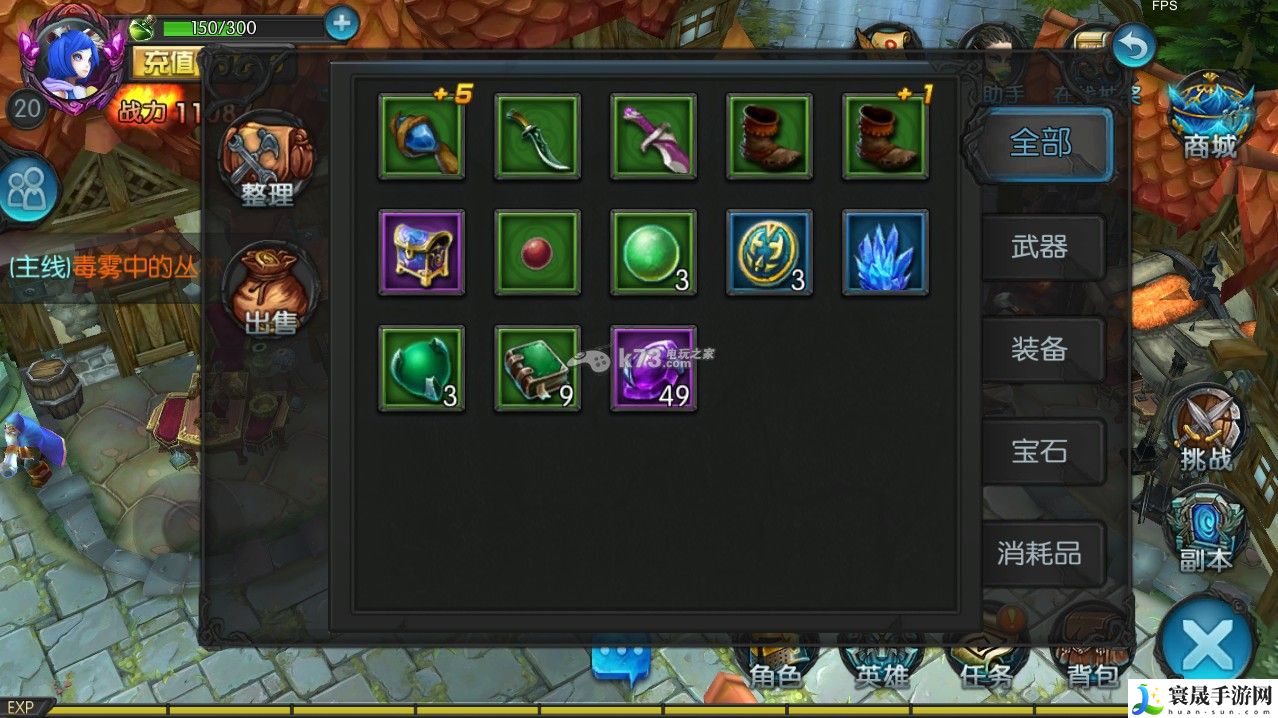Filter by 消耗品 (Consumables) tab
The width and height of the screenshot is (1278, 718).
pyautogui.click(x=1040, y=553)
